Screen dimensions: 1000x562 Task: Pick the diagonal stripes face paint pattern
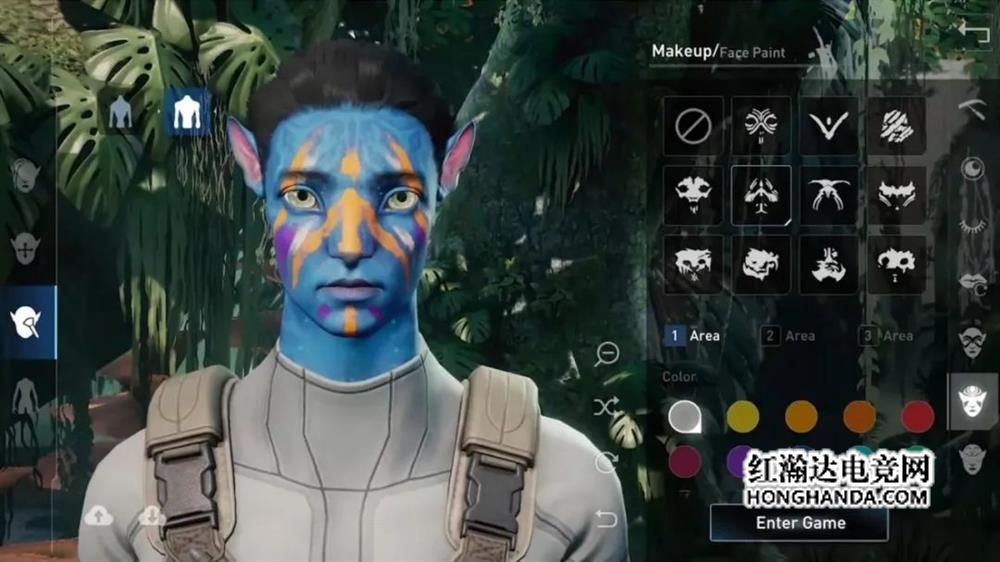tap(896, 125)
